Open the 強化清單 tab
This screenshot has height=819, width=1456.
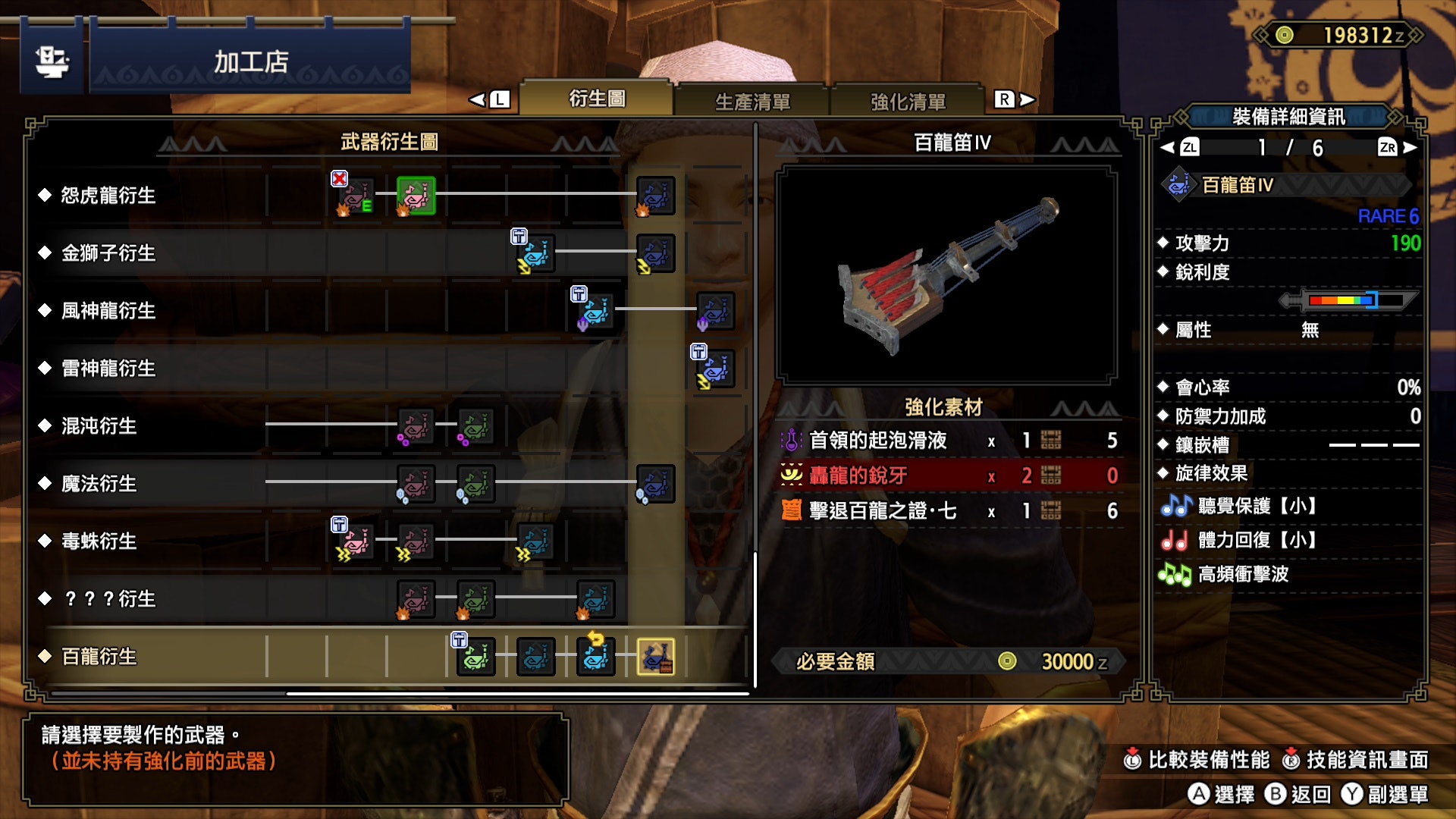point(908,101)
